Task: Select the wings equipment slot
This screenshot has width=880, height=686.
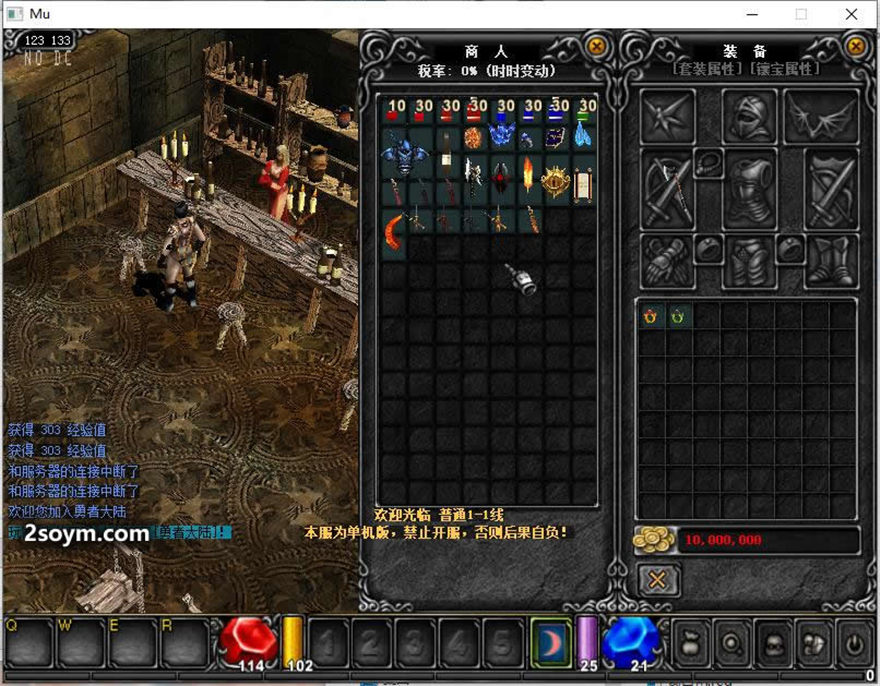Action: 821,116
